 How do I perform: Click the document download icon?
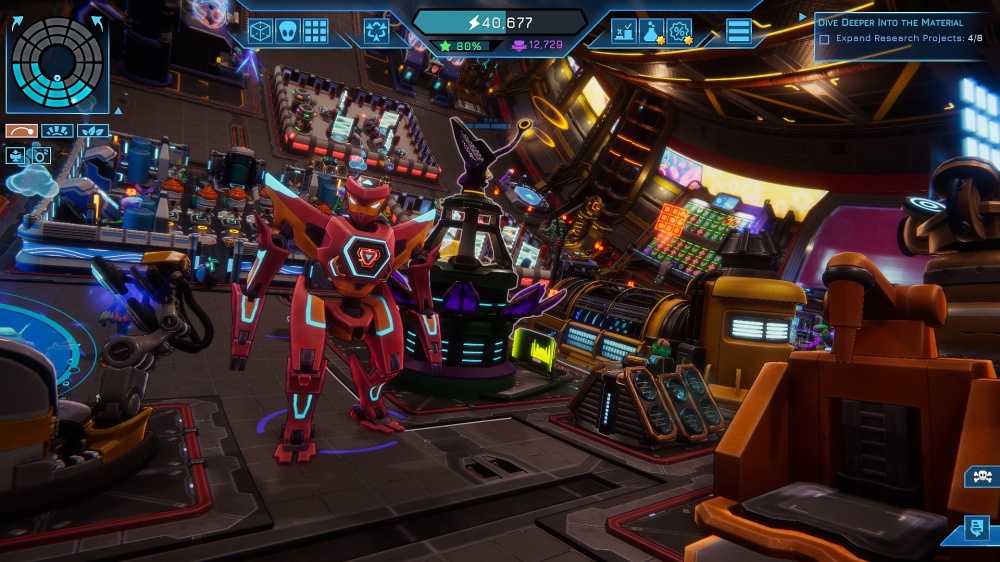point(977,527)
